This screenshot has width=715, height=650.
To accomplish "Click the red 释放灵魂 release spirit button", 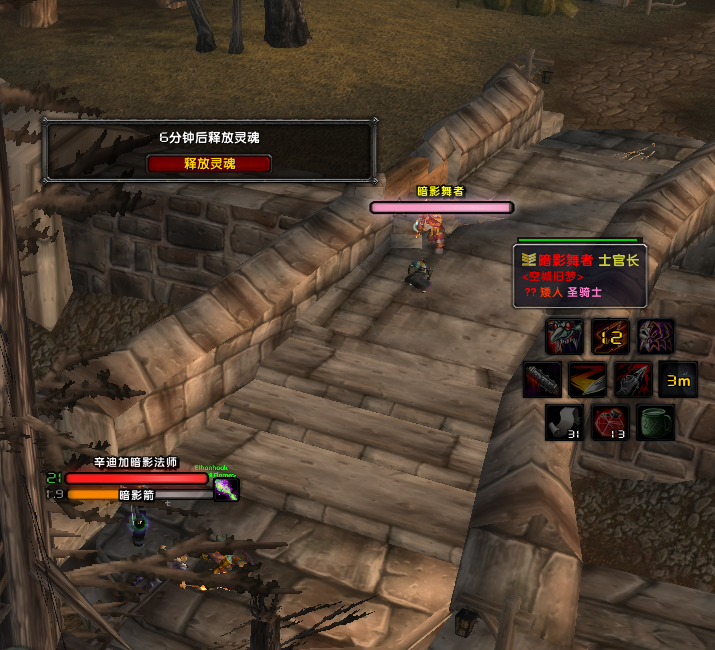I will point(209,164).
